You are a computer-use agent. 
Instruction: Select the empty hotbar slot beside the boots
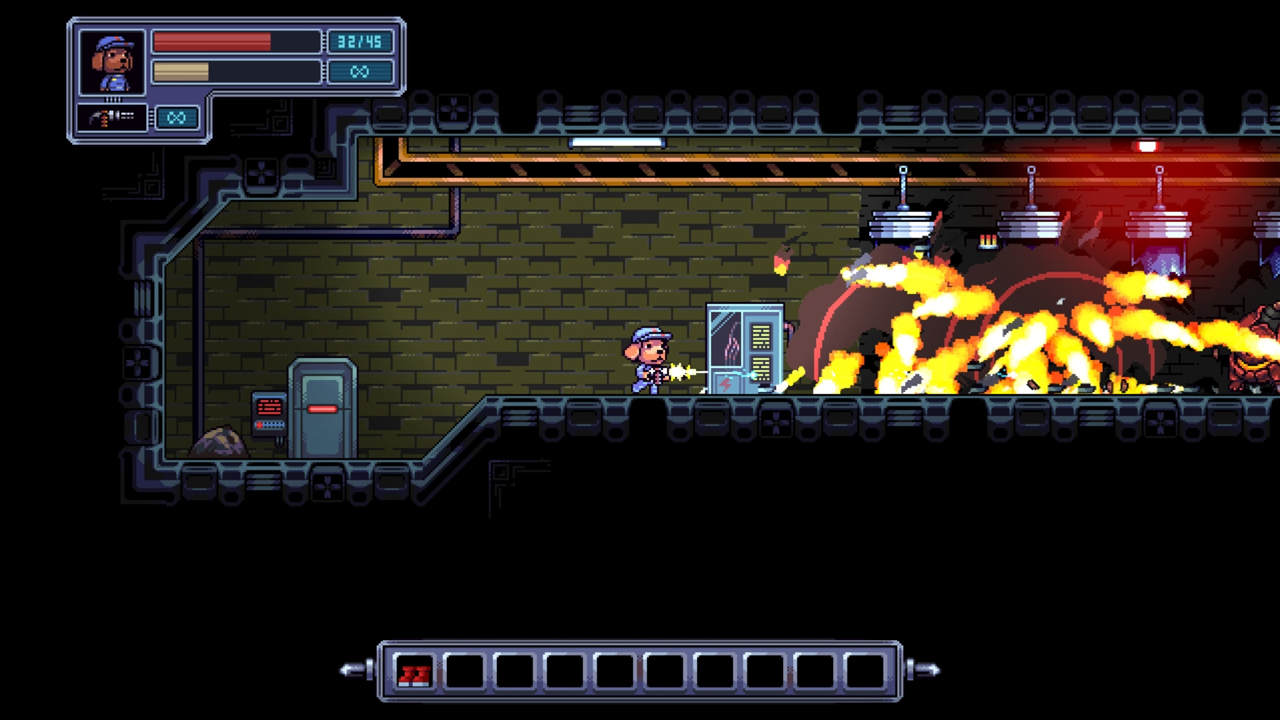click(463, 670)
